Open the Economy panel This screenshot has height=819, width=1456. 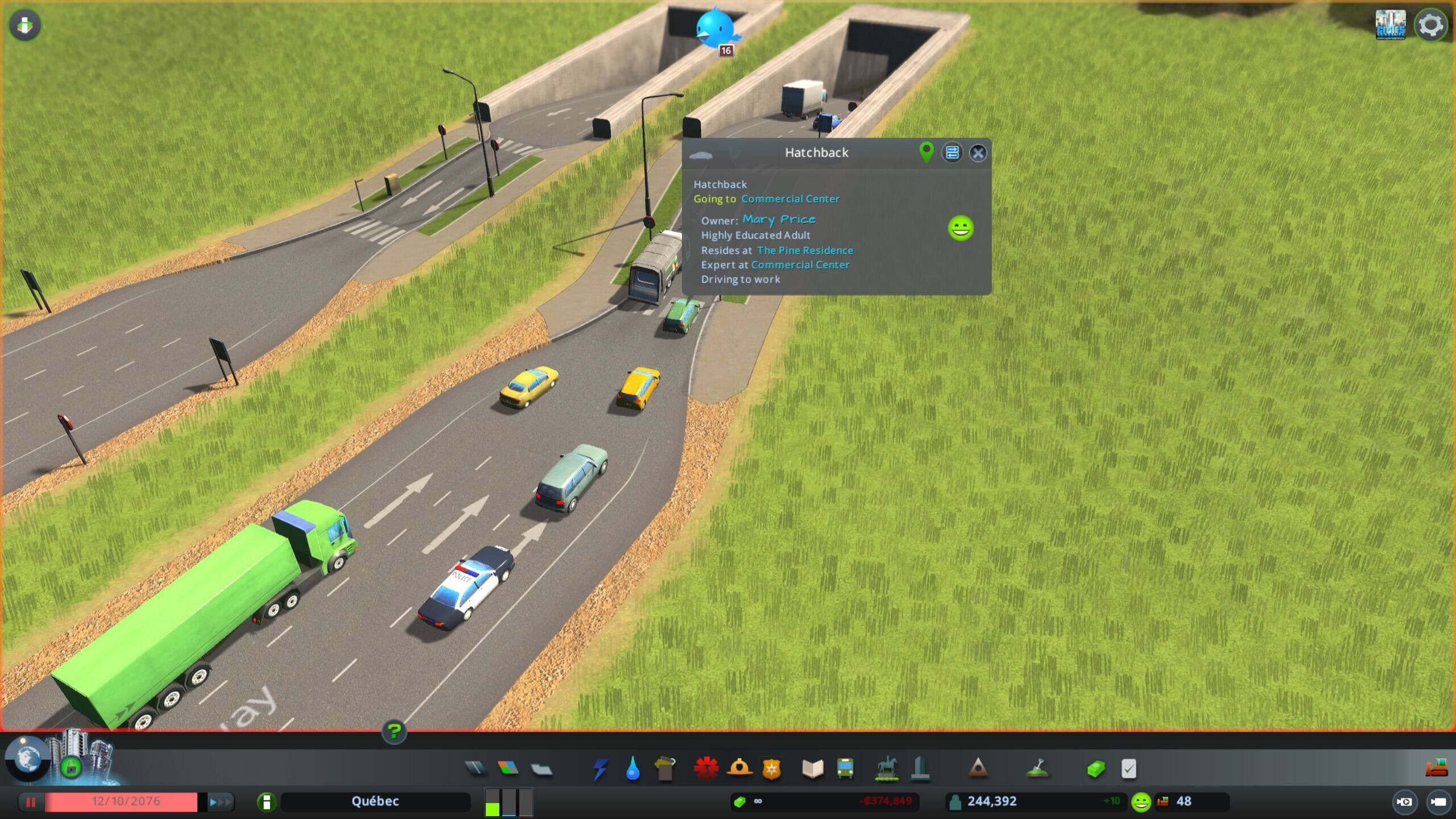(x=1097, y=769)
